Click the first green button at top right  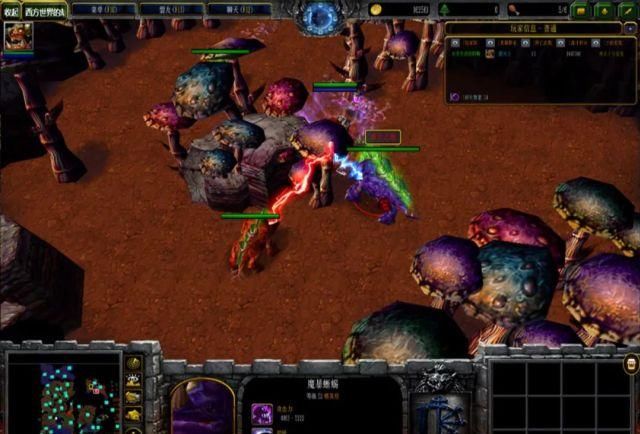(582, 10)
